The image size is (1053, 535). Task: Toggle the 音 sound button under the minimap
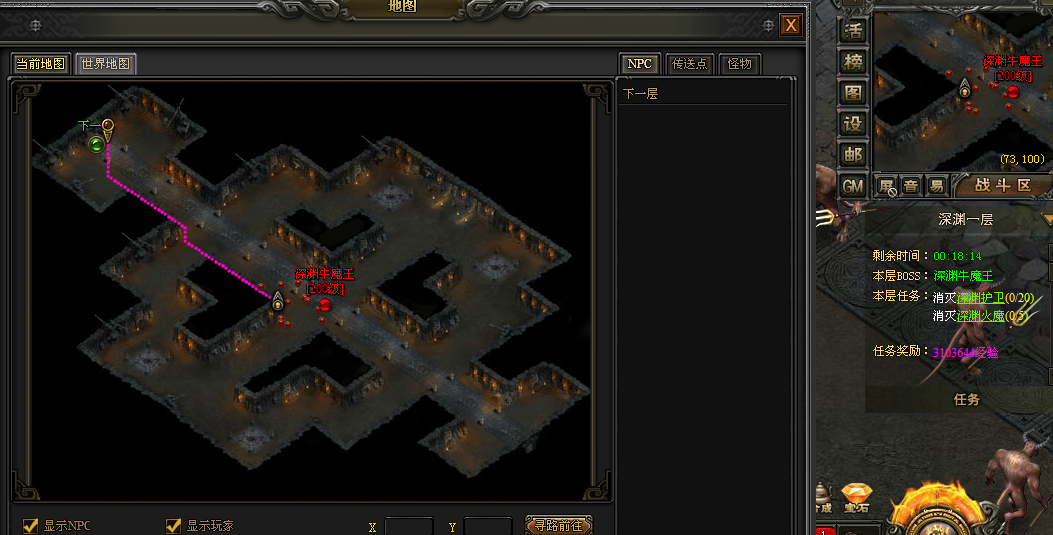point(910,186)
